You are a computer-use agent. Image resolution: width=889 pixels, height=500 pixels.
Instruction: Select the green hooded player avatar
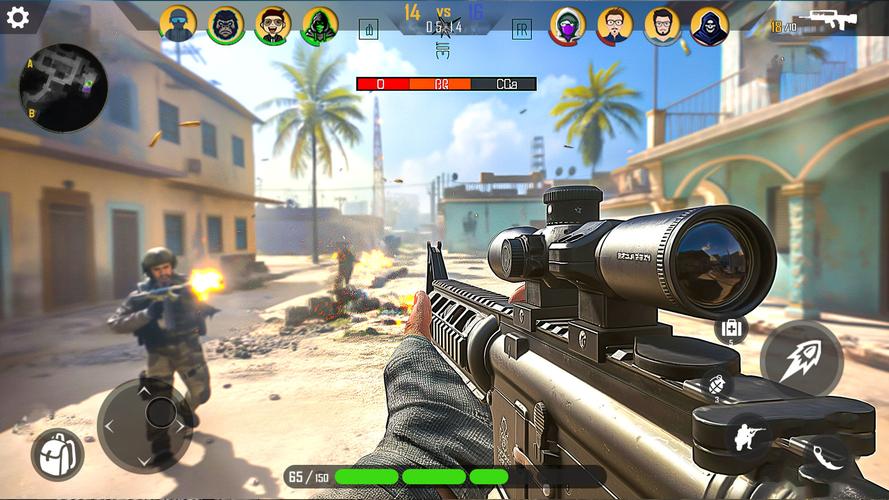320,26
